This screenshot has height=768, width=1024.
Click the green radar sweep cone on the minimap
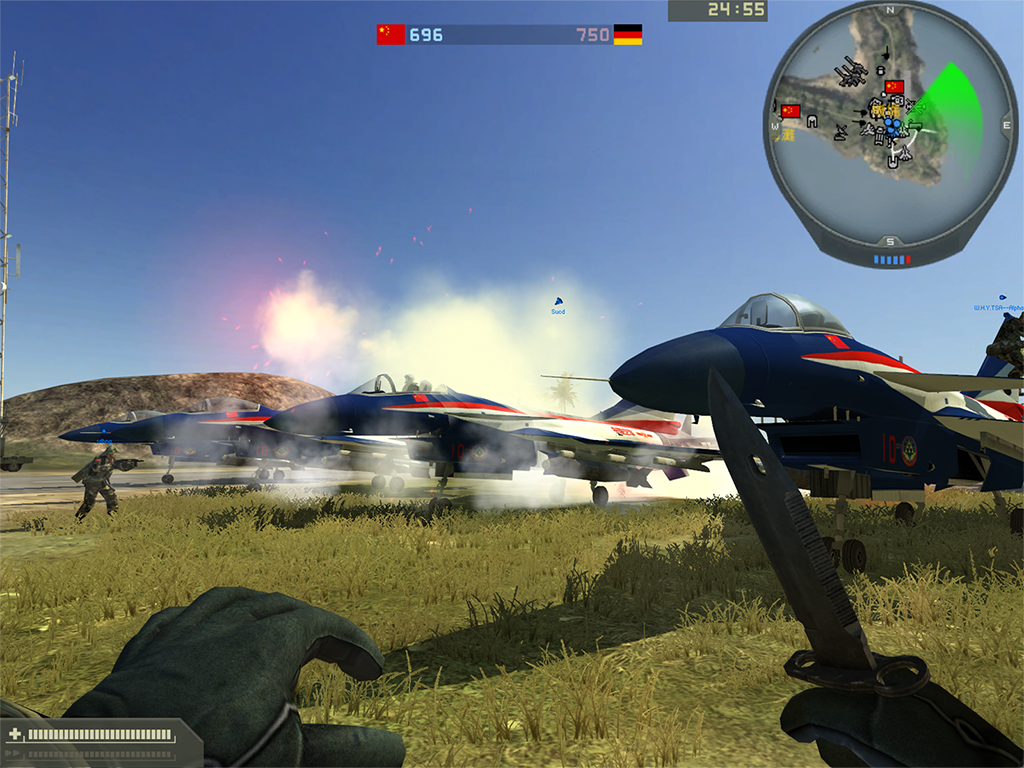[948, 103]
